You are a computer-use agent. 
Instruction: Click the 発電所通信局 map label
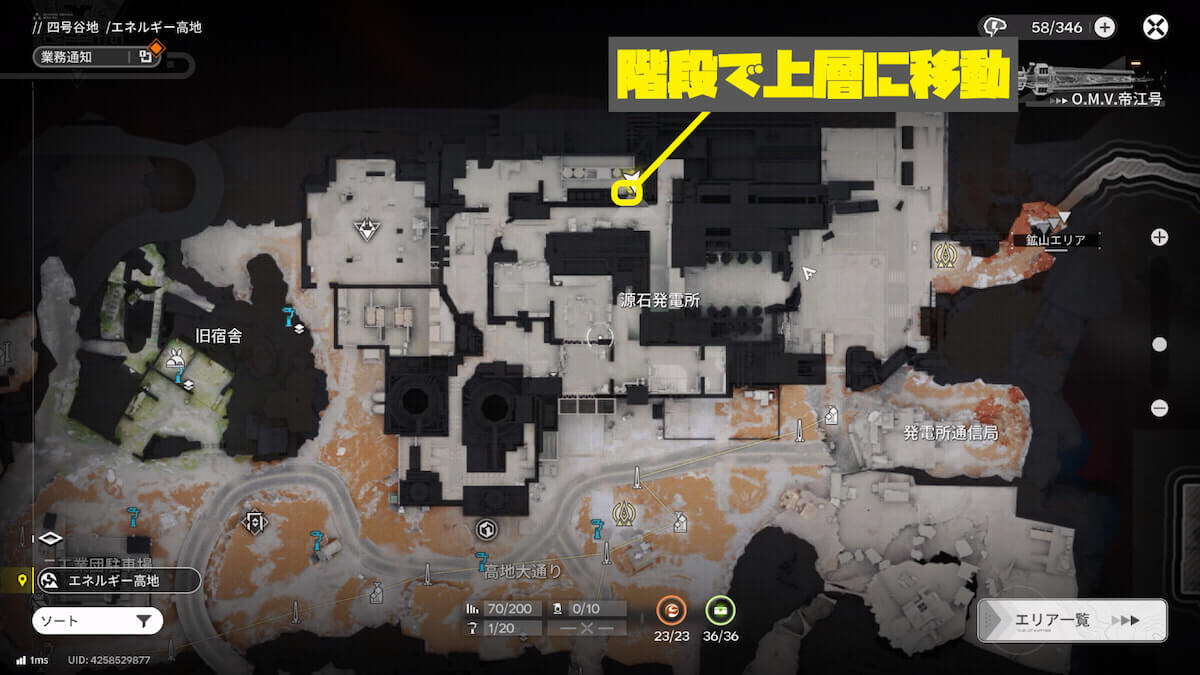(950, 433)
